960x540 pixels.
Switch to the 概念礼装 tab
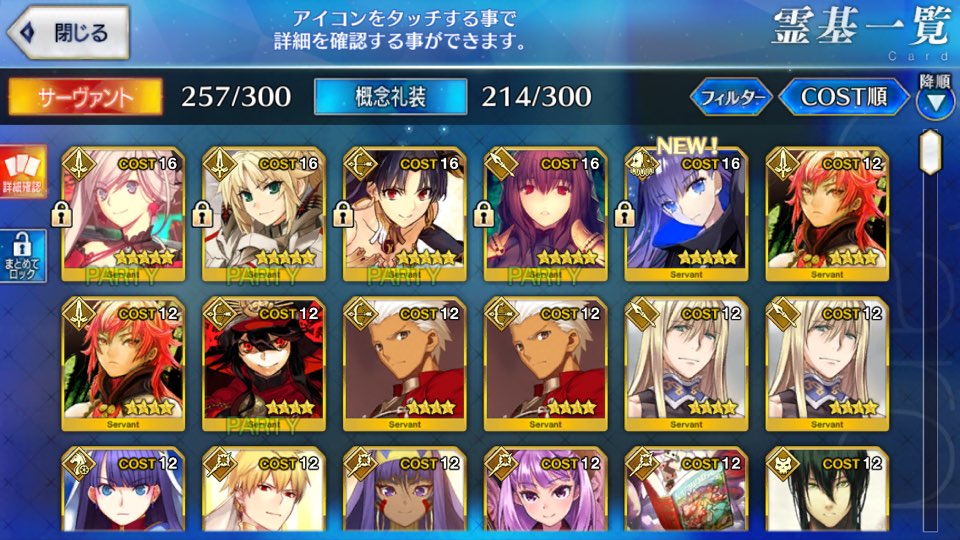pyautogui.click(x=390, y=97)
